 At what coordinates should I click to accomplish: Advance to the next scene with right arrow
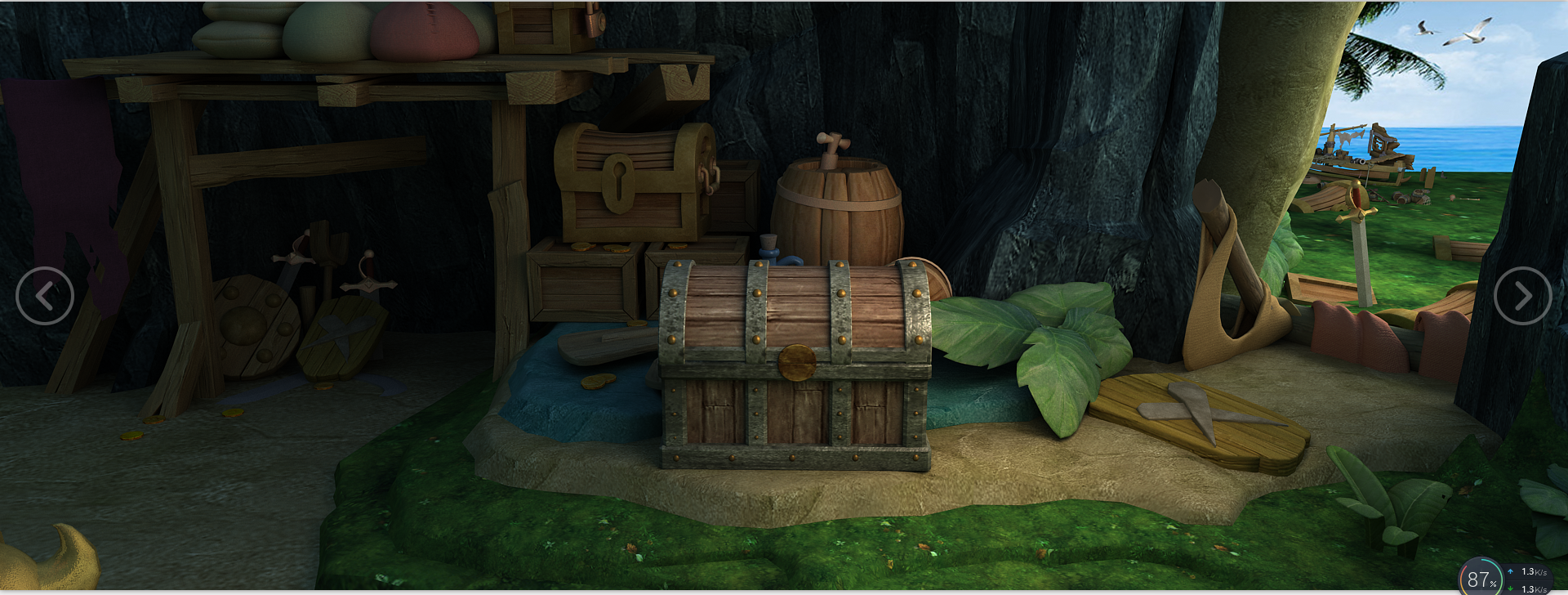tap(1522, 296)
